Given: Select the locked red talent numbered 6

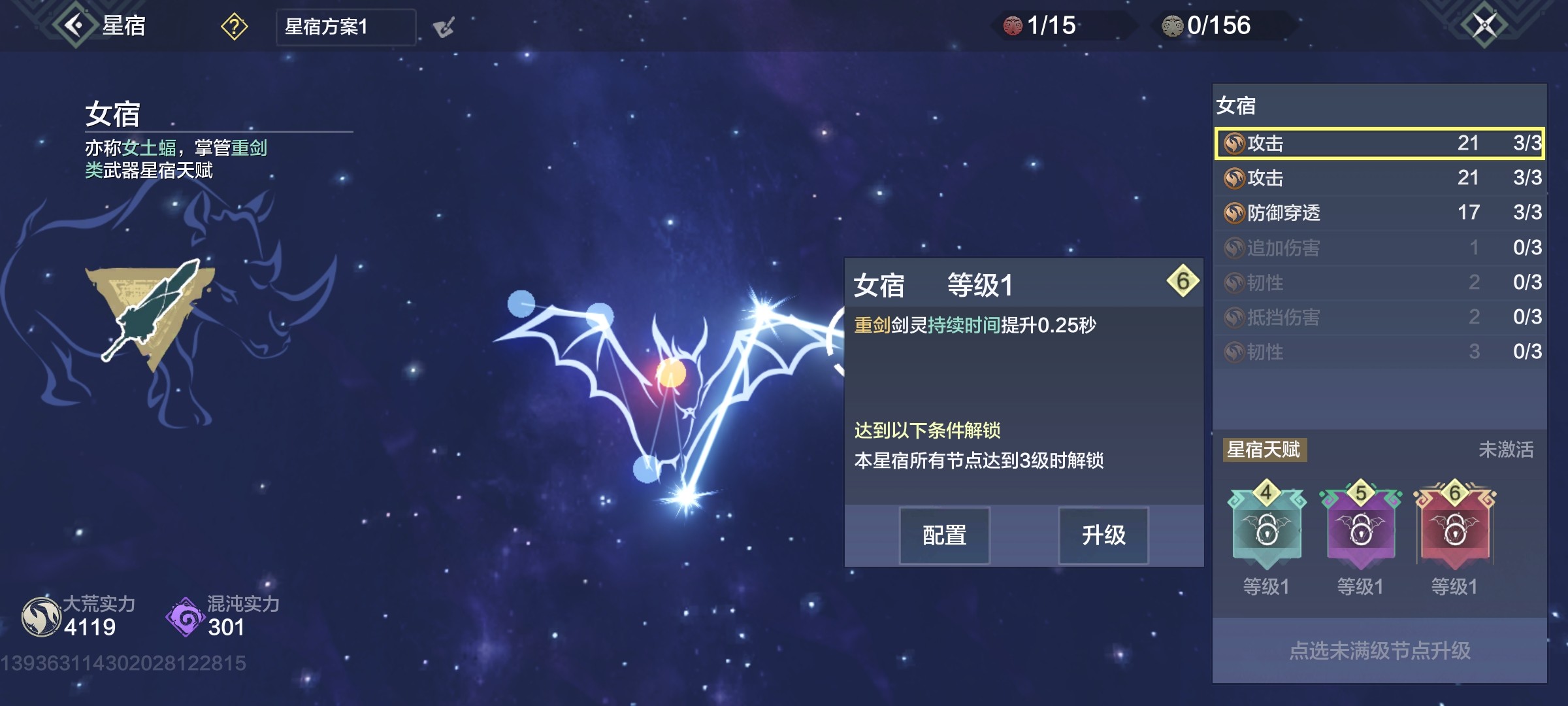Looking at the screenshot, I should pyautogui.click(x=1454, y=528).
